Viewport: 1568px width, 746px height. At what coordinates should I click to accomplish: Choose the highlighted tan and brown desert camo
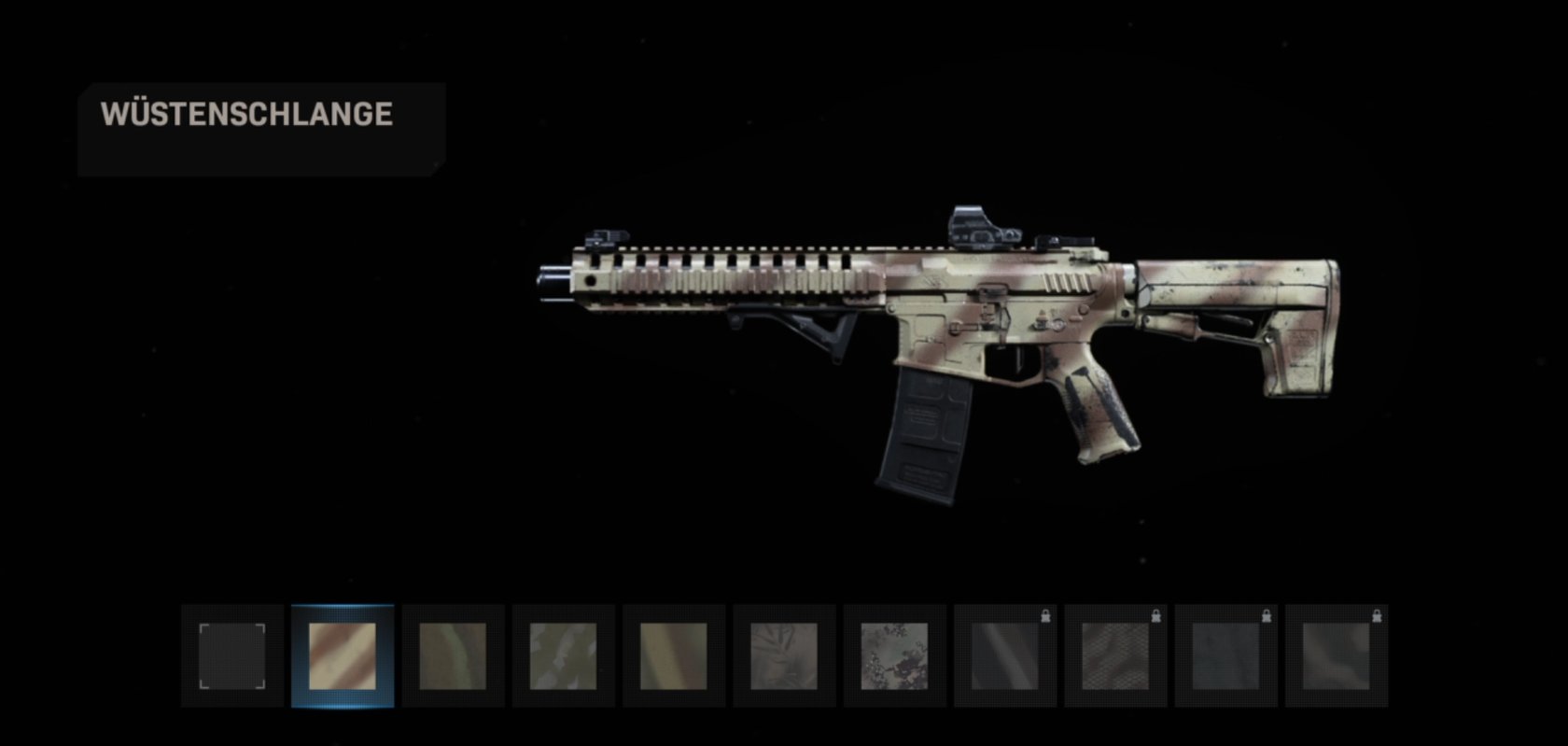pos(343,655)
